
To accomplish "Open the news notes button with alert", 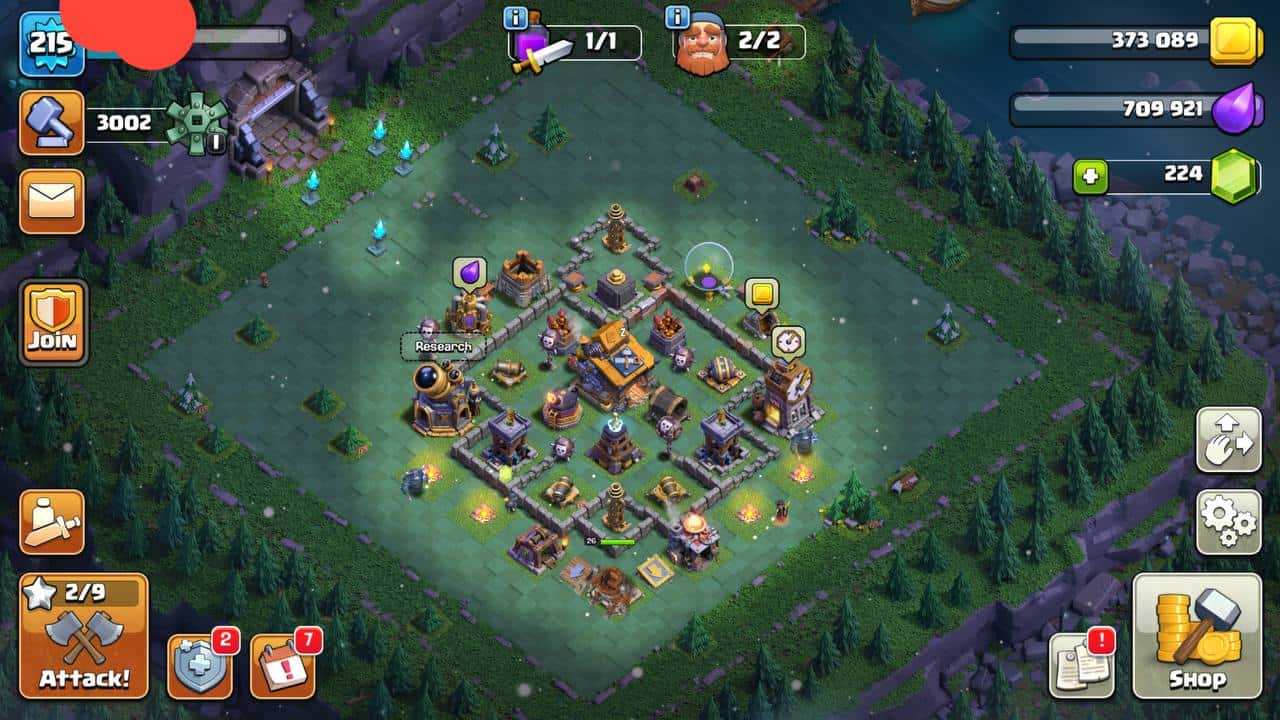I will pos(1081,665).
